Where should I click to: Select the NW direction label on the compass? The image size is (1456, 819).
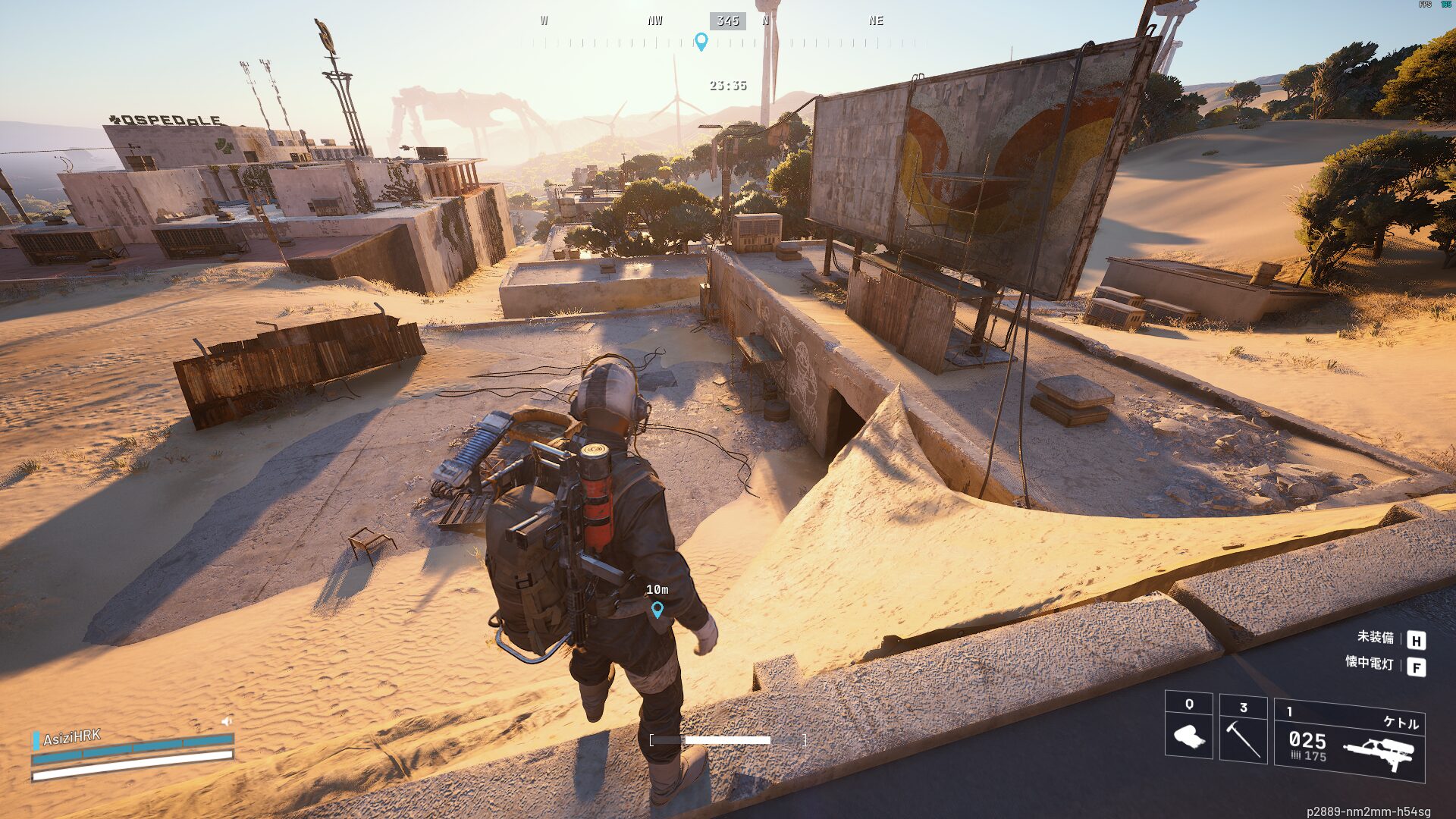(654, 20)
